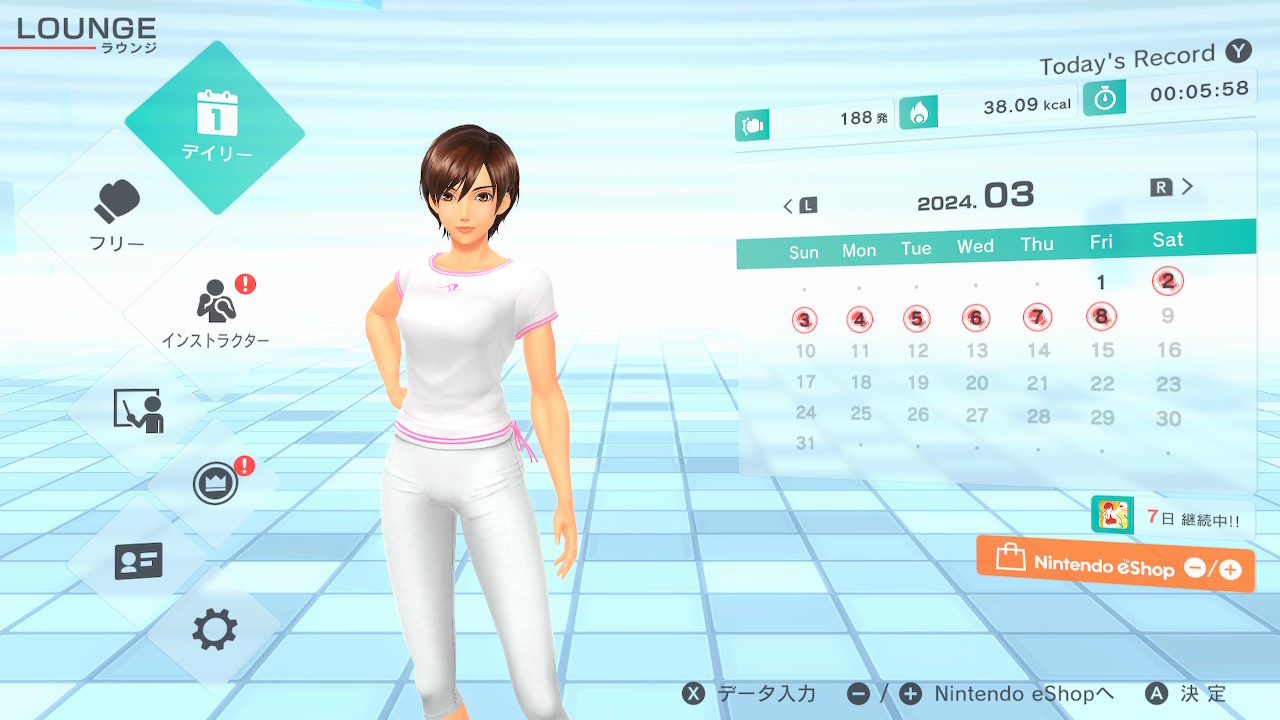Image resolution: width=1280 pixels, height=720 pixels.
Task: Open the gear settings menu
Action: pos(215,630)
